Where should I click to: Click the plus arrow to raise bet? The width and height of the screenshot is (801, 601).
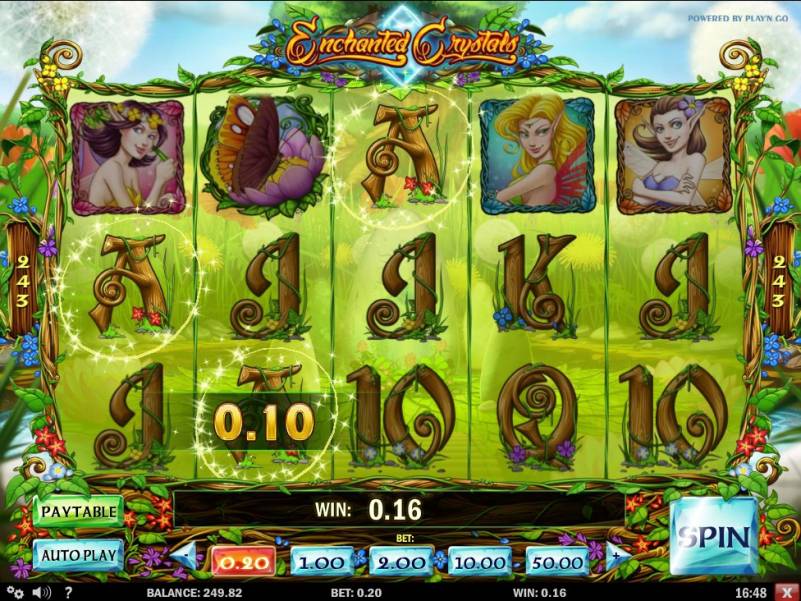click(614, 556)
